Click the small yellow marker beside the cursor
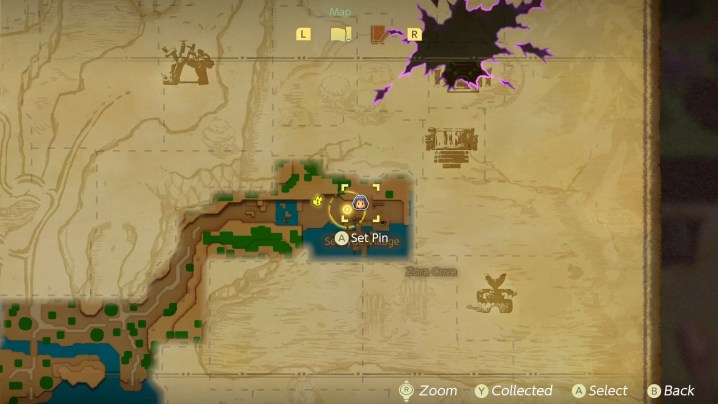 (319, 201)
